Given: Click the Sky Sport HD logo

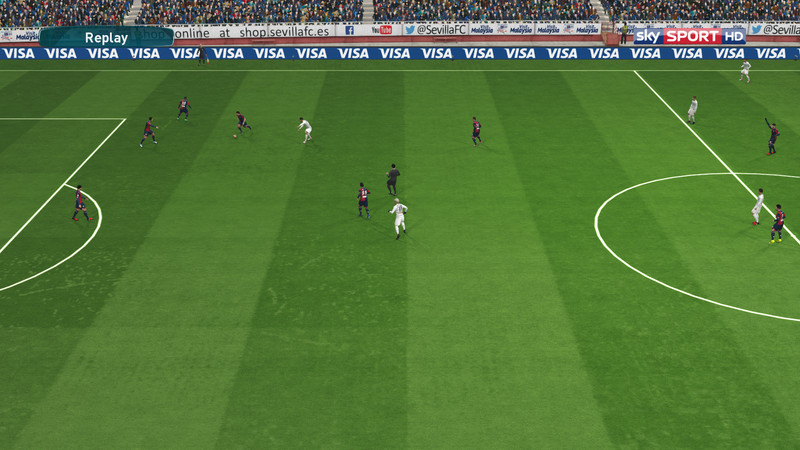Looking at the screenshot, I should pyautogui.click(x=690, y=36).
